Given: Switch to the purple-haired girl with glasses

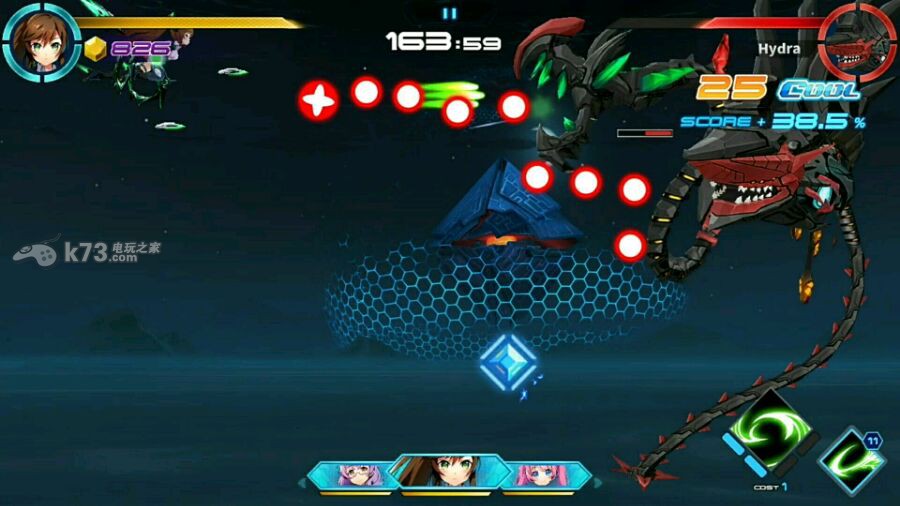Looking at the screenshot, I should (x=352, y=475).
